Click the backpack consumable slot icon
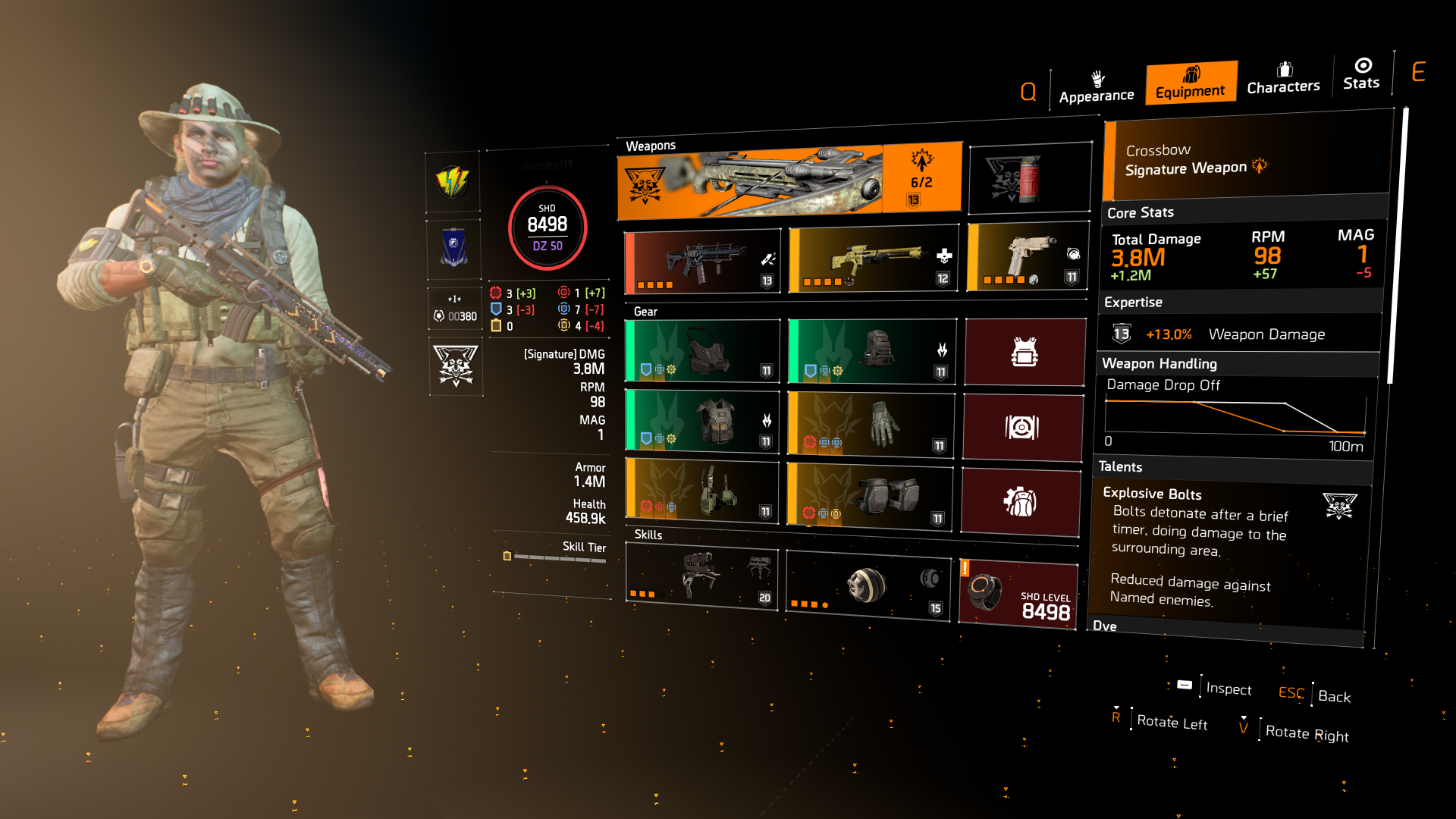The width and height of the screenshot is (1456, 819). pyautogui.click(x=1023, y=500)
